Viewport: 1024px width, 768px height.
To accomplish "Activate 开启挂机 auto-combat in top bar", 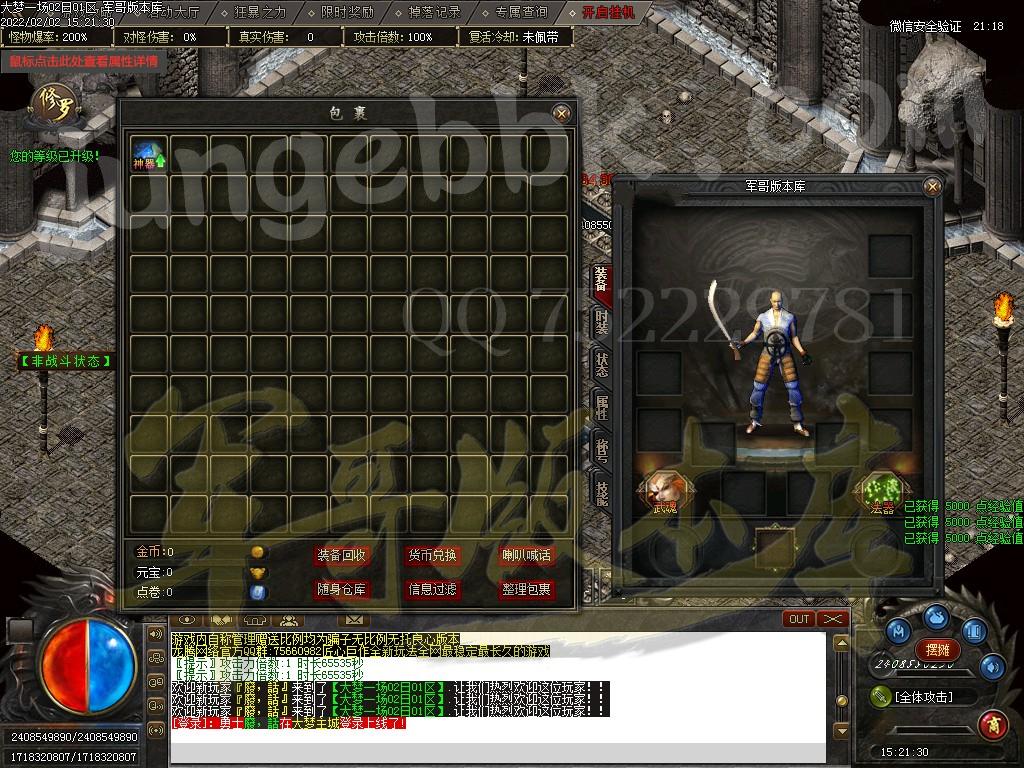I will pyautogui.click(x=616, y=12).
